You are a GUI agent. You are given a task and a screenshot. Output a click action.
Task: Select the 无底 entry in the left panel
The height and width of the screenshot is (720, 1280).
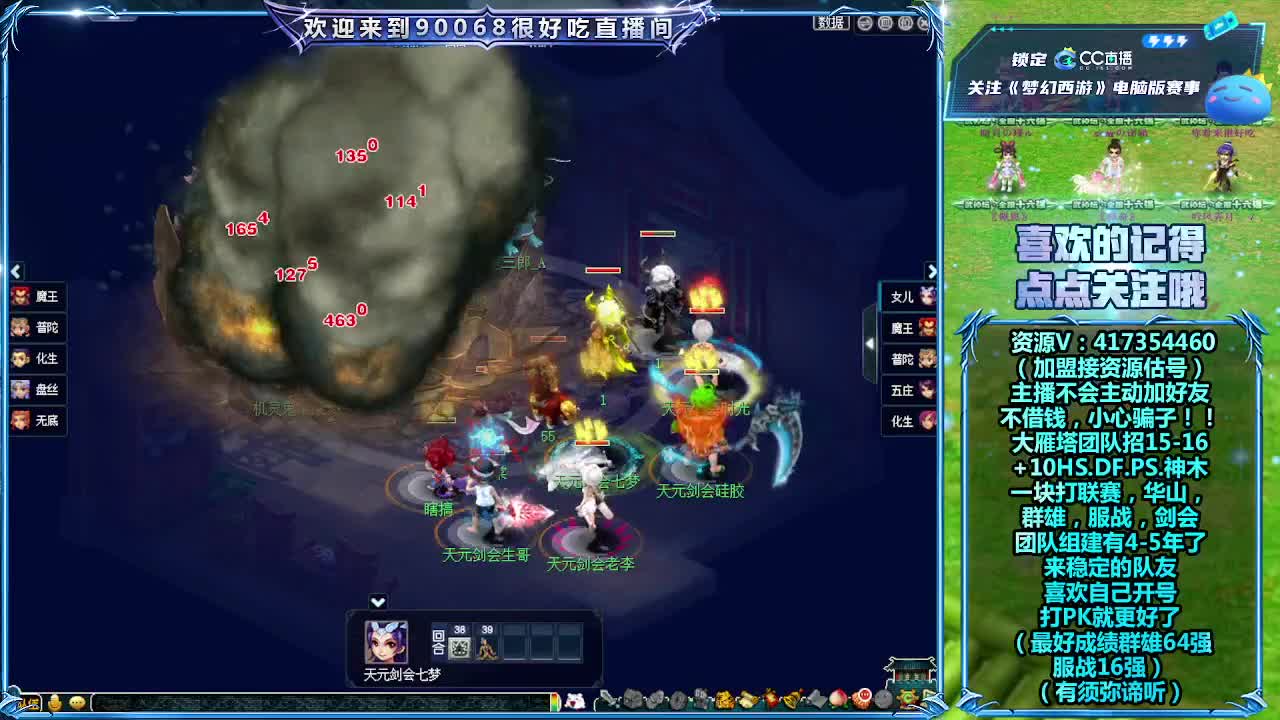37,422
